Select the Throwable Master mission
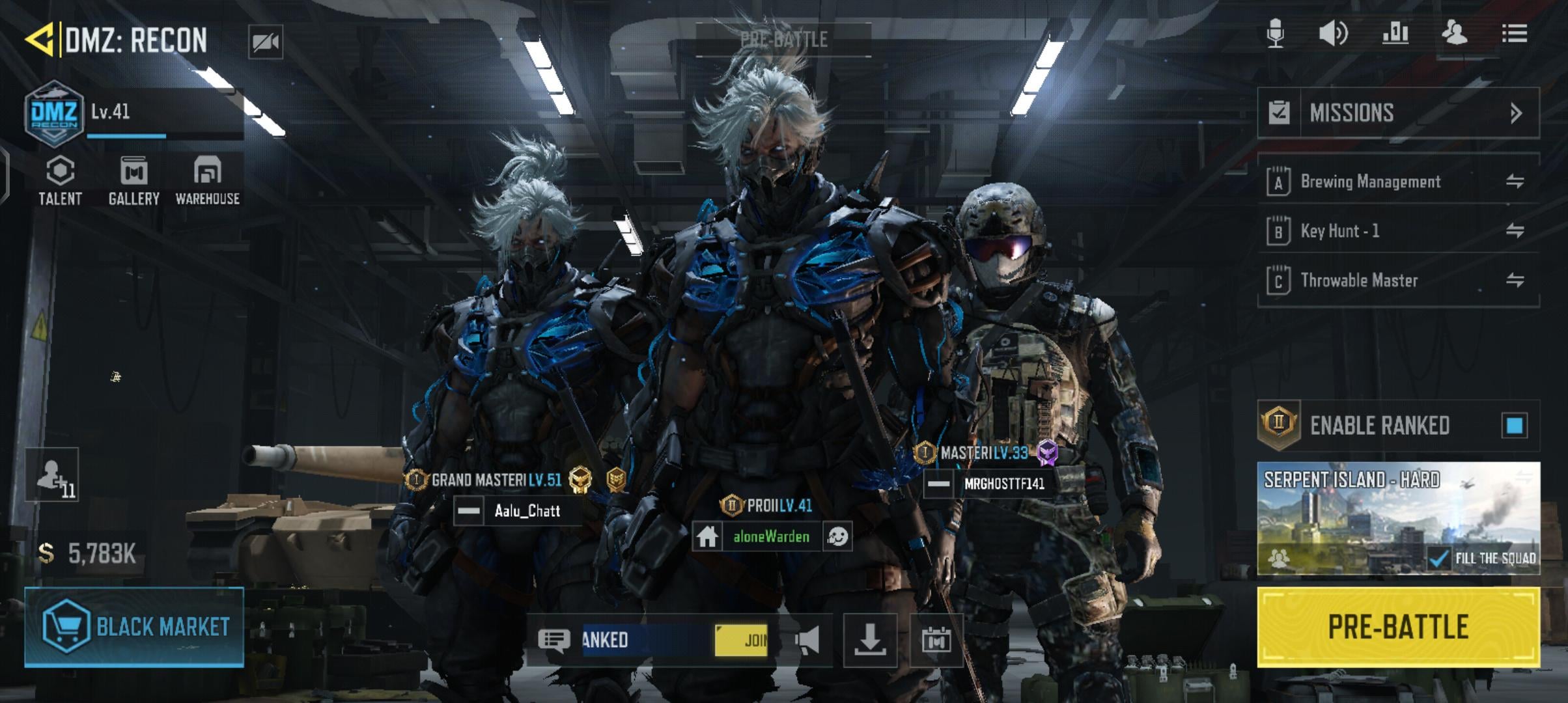Screen dimensions: 1568x703 point(1359,281)
